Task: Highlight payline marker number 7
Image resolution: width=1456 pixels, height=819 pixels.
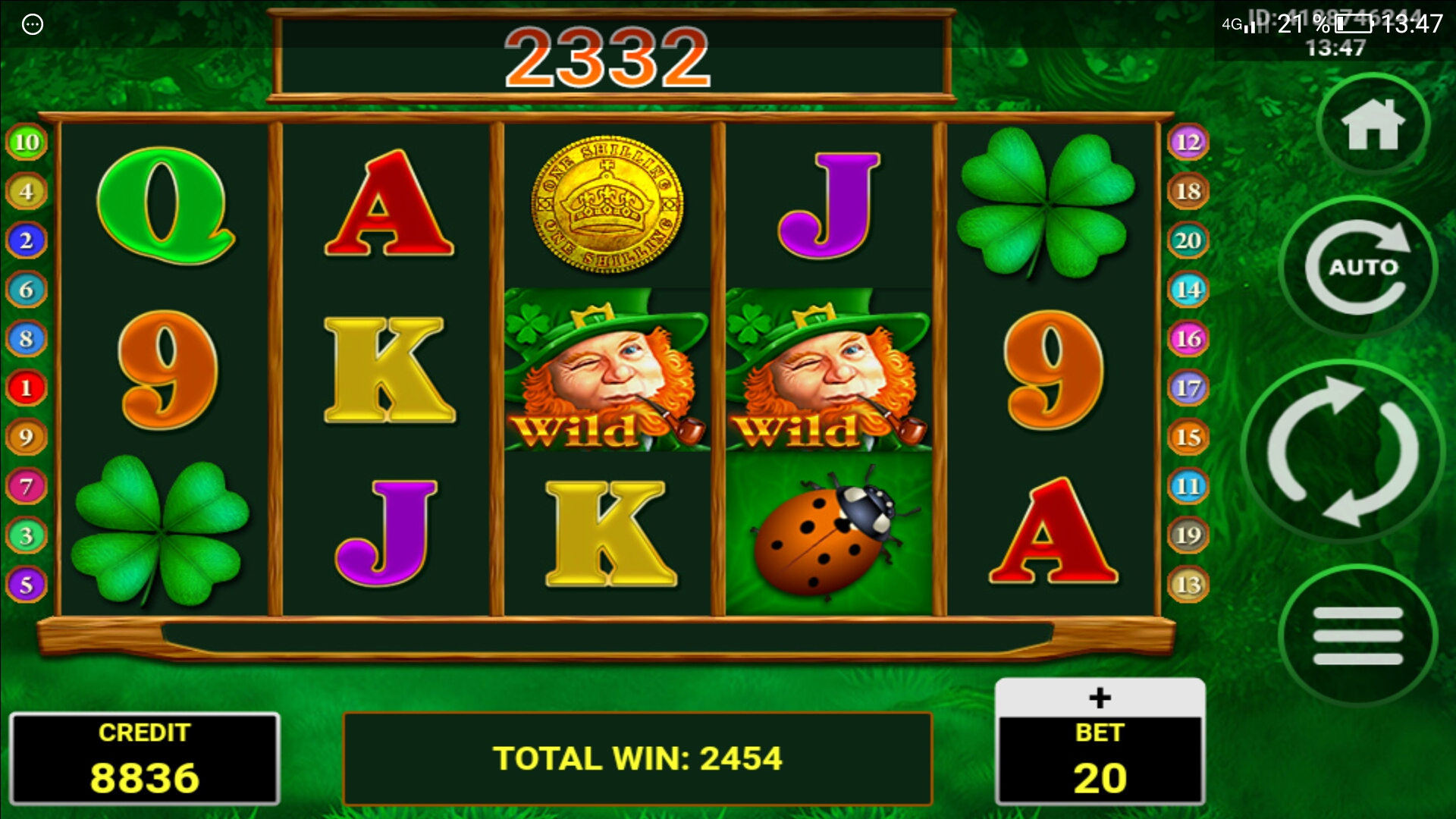Action: (27, 486)
